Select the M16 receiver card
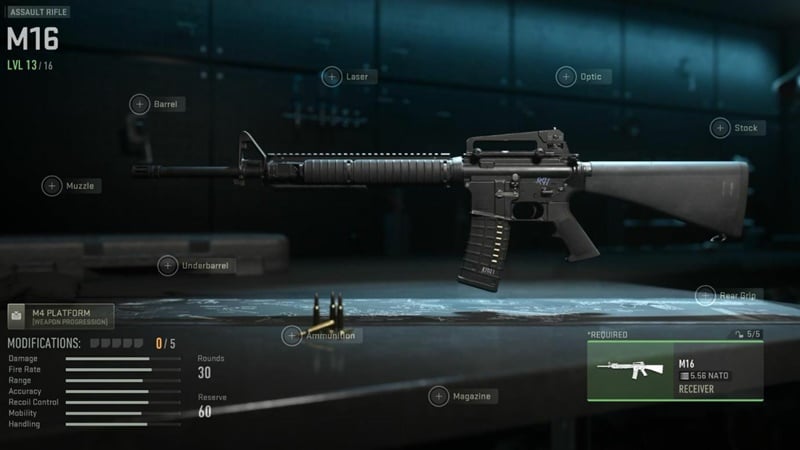The height and width of the screenshot is (450, 800). (x=674, y=372)
